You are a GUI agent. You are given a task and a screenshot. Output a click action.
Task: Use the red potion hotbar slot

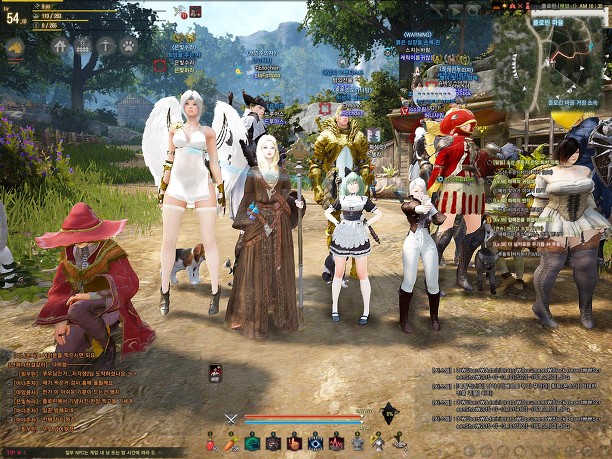click(211, 441)
